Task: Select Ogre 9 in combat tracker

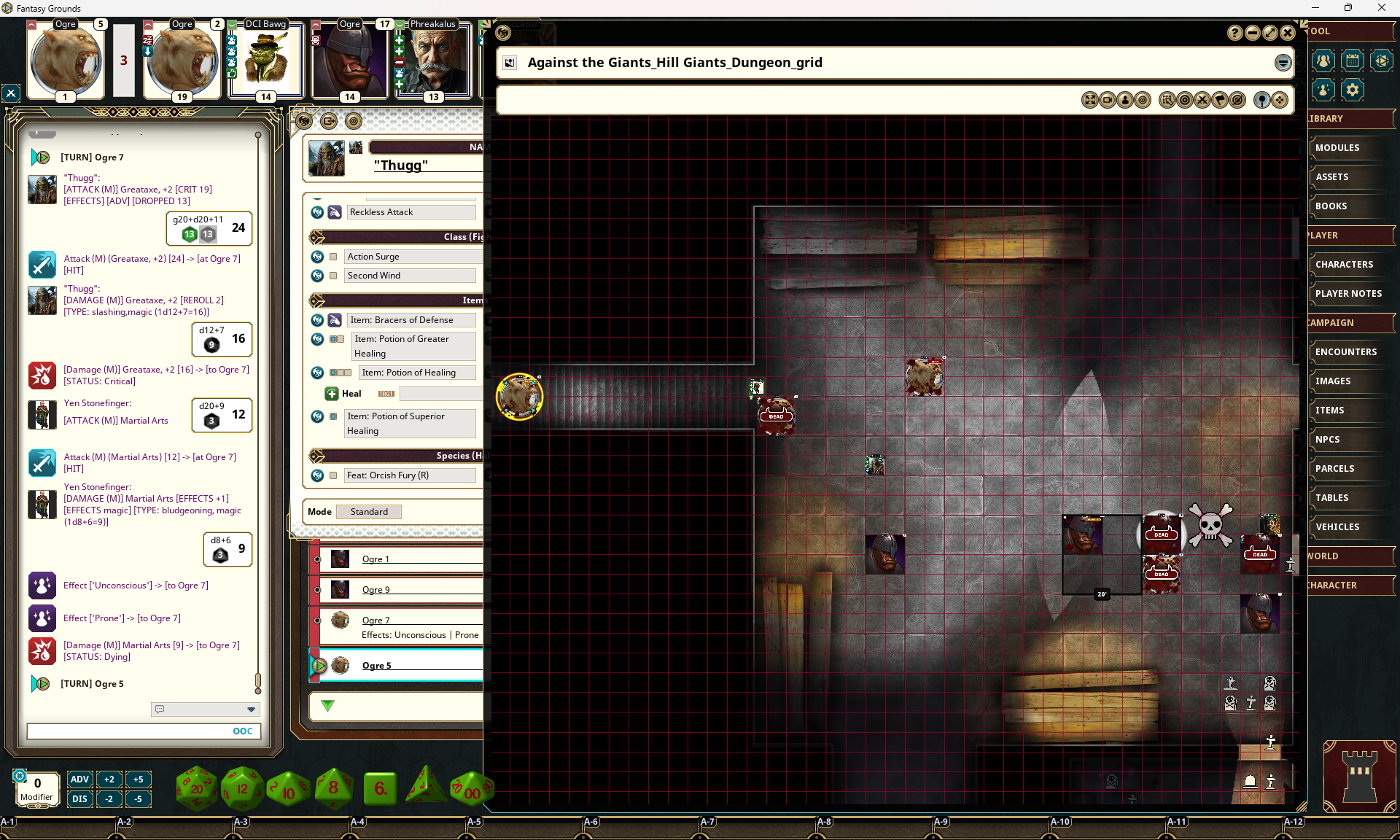Action: (x=376, y=590)
